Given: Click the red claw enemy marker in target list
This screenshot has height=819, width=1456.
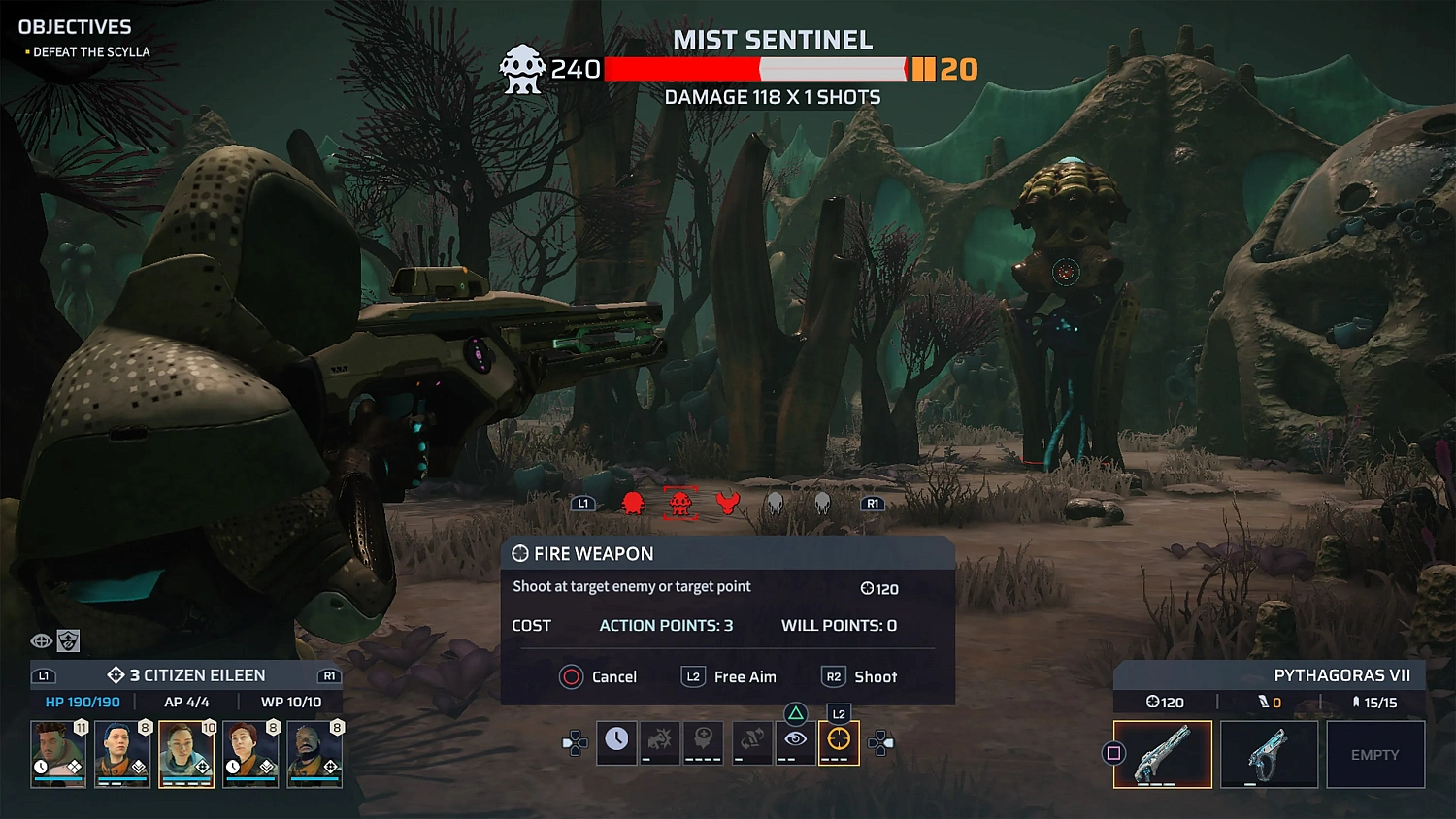Looking at the screenshot, I should pyautogui.click(x=726, y=502).
